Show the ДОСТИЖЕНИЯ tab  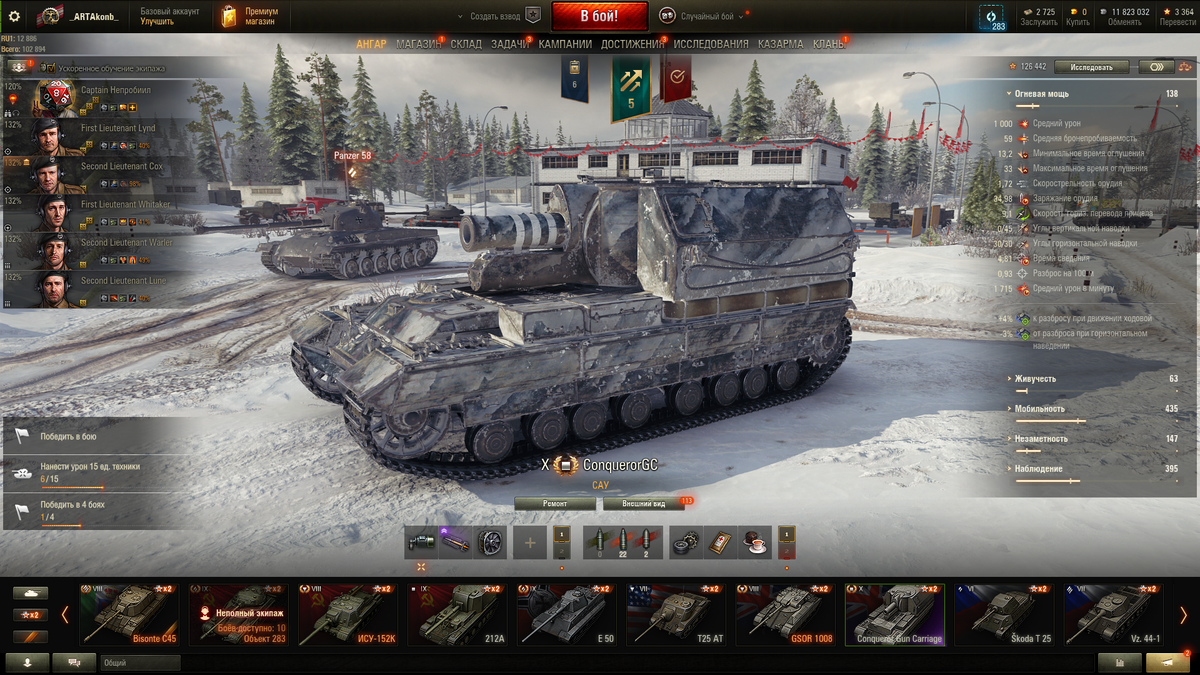[x=634, y=44]
